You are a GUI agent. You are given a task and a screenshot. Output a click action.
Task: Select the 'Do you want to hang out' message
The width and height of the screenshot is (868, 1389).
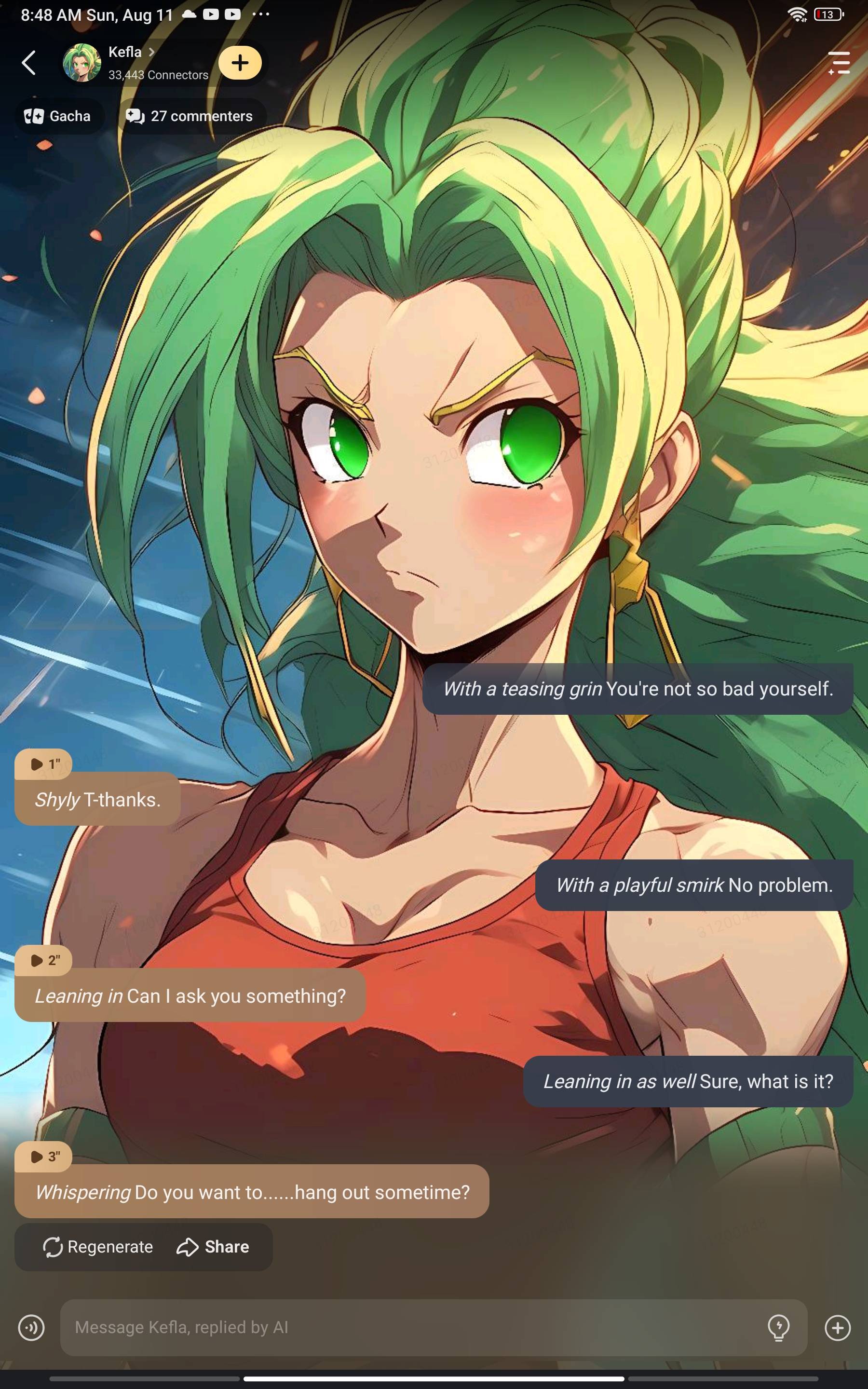click(x=251, y=1192)
